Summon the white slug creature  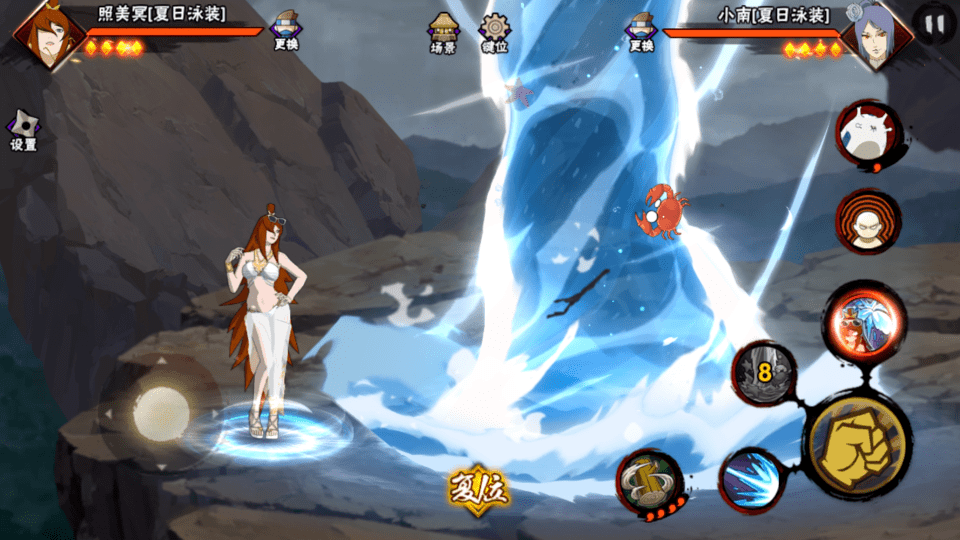coord(868,134)
